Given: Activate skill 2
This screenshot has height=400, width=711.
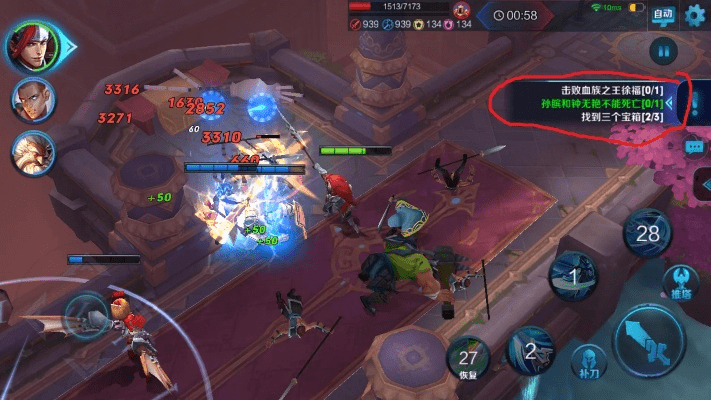Looking at the screenshot, I should click(531, 350).
